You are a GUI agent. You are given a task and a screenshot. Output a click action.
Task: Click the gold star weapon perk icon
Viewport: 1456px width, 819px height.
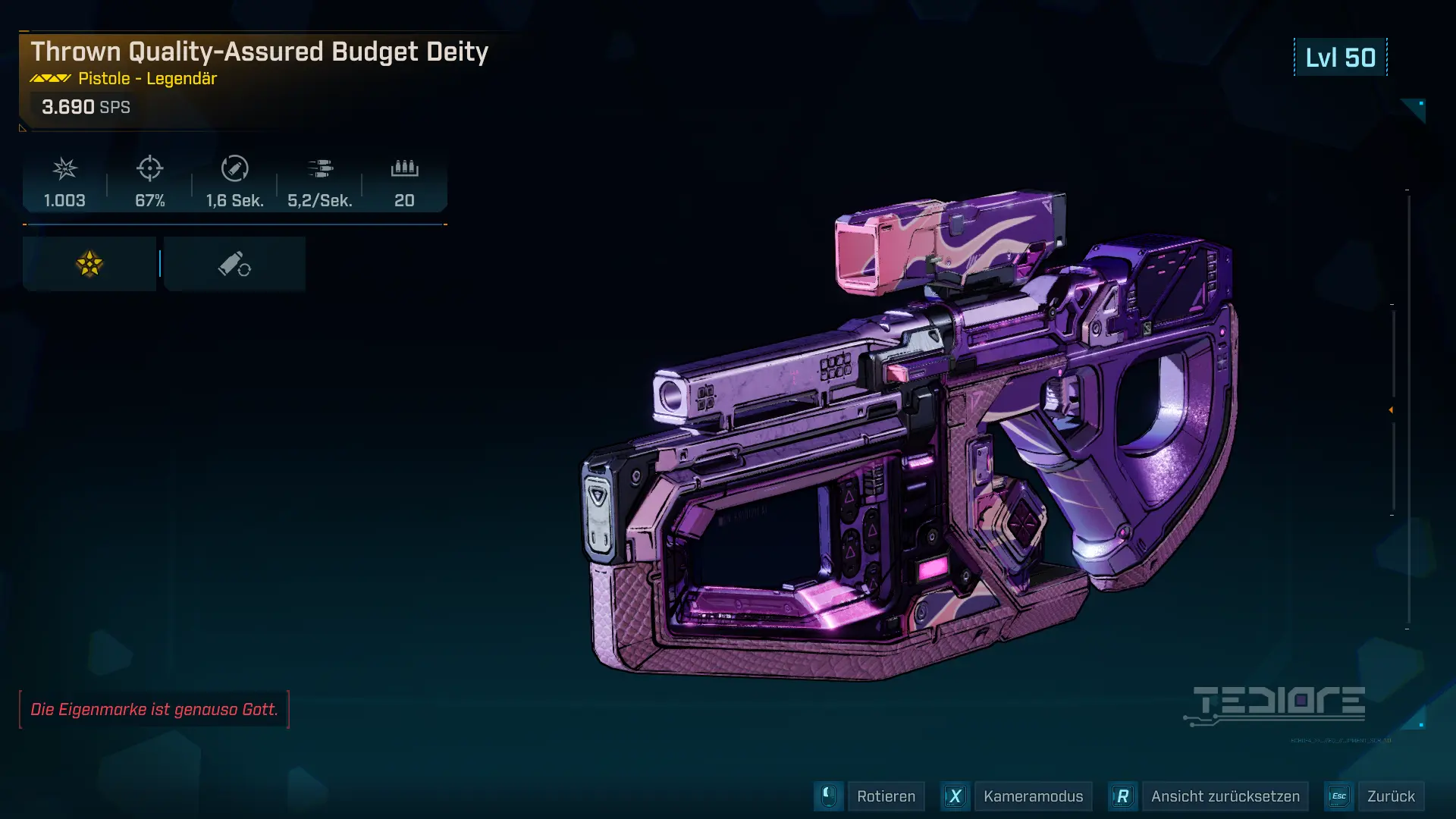[89, 263]
